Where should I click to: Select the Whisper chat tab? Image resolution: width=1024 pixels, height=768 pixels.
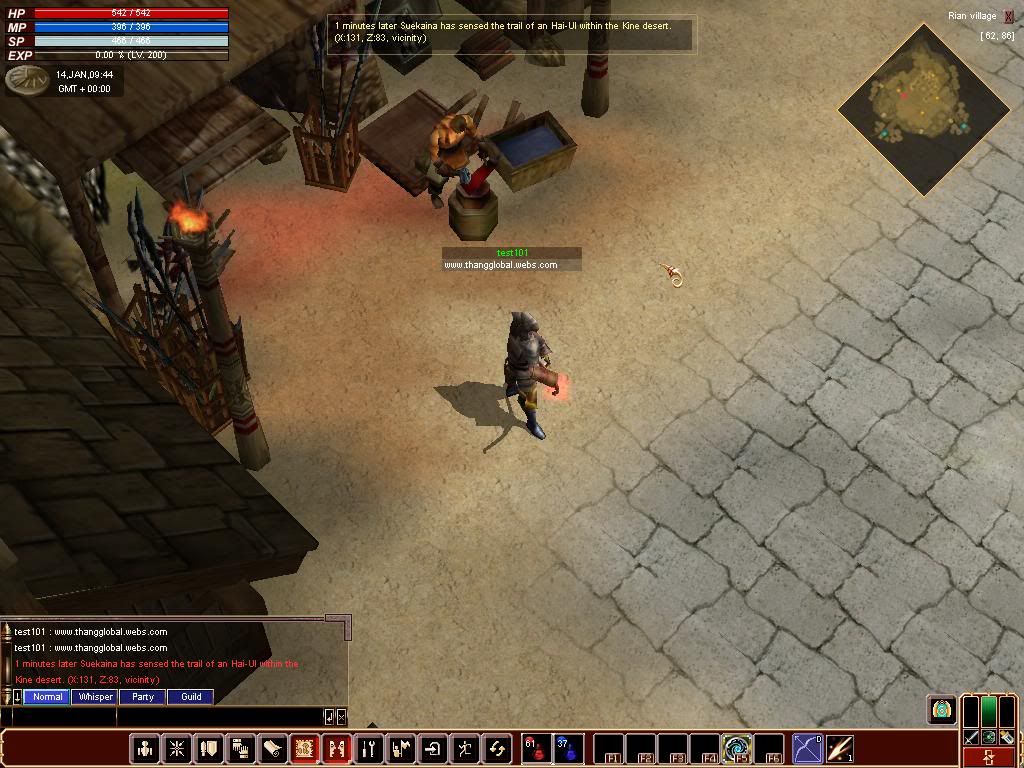point(96,697)
